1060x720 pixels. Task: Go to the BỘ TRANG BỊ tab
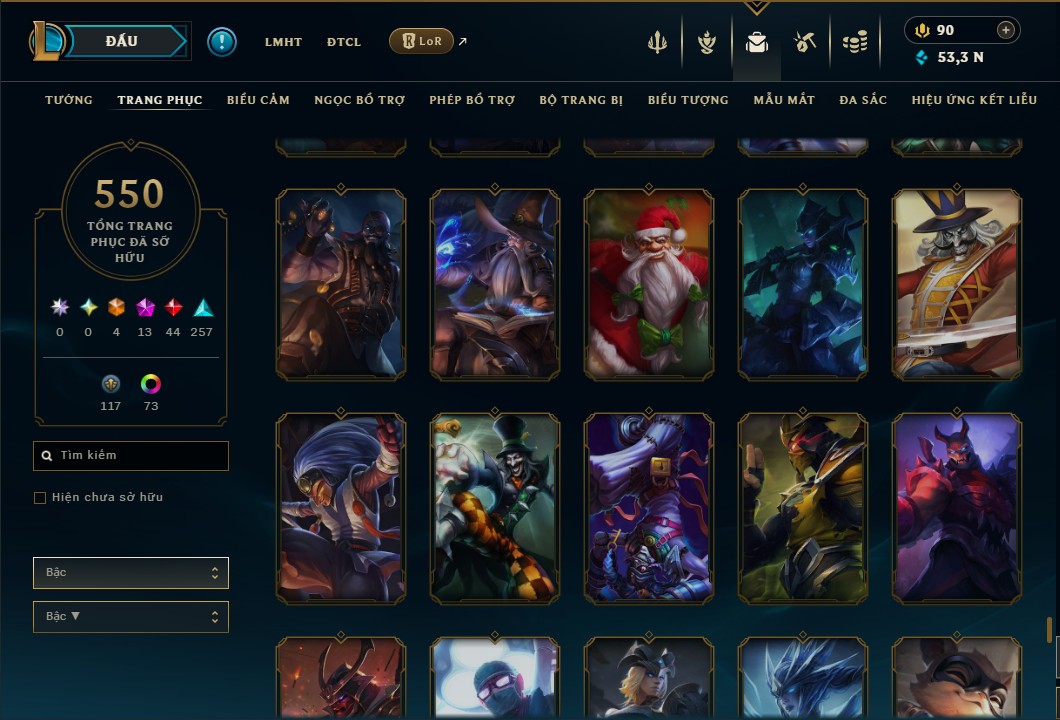[581, 100]
